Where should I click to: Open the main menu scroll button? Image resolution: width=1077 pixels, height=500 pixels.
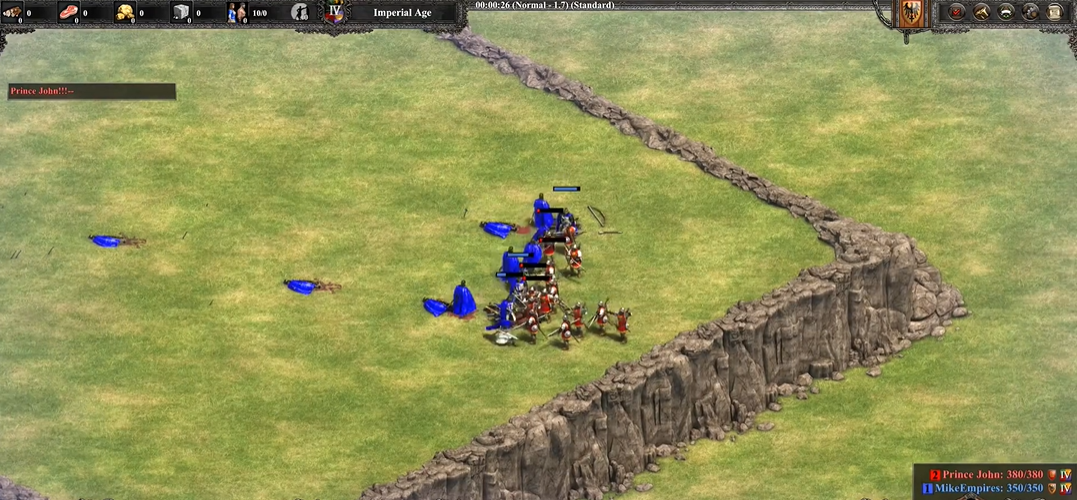point(1054,12)
